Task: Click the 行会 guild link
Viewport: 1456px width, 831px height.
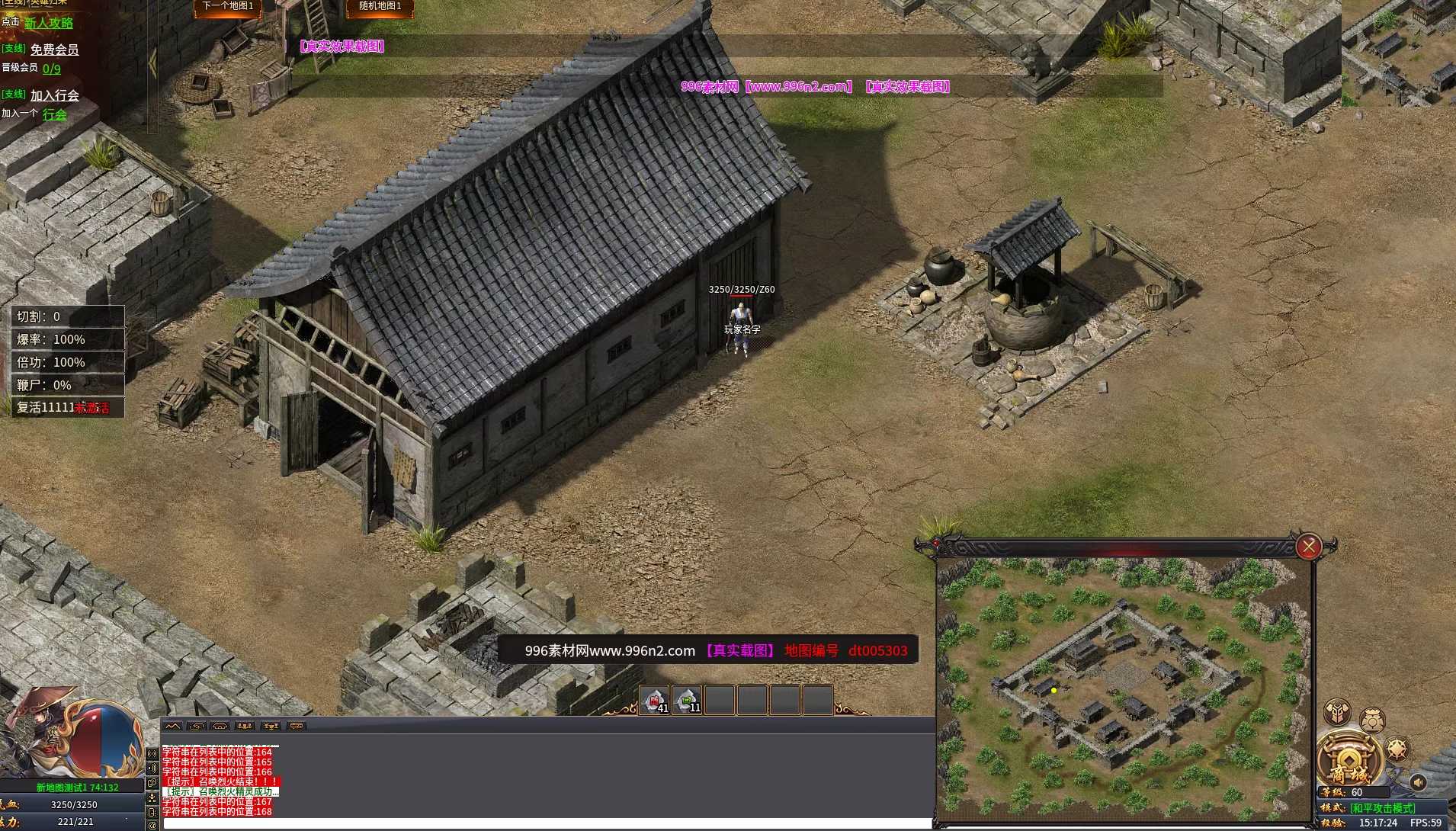Action: coord(54,114)
